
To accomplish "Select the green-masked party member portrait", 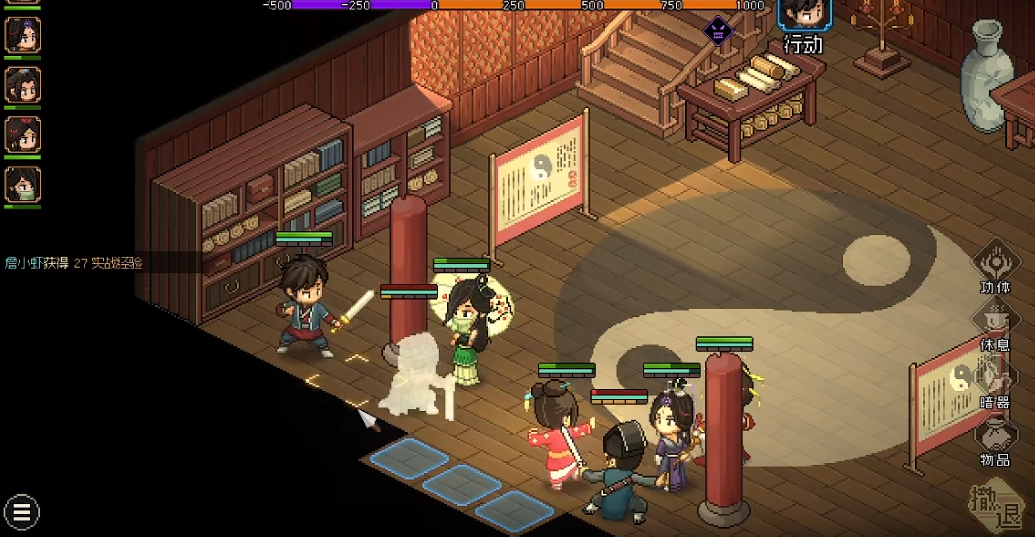I will click(x=22, y=184).
